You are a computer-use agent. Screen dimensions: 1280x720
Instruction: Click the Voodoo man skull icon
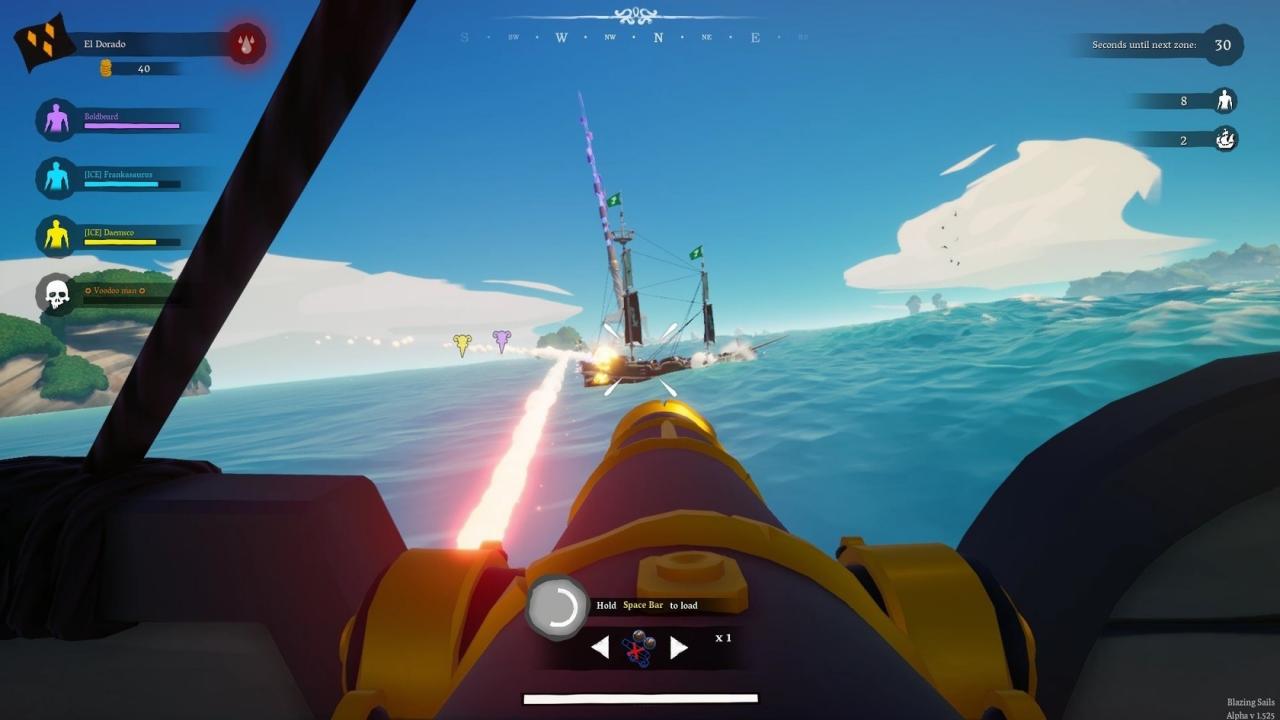(57, 294)
